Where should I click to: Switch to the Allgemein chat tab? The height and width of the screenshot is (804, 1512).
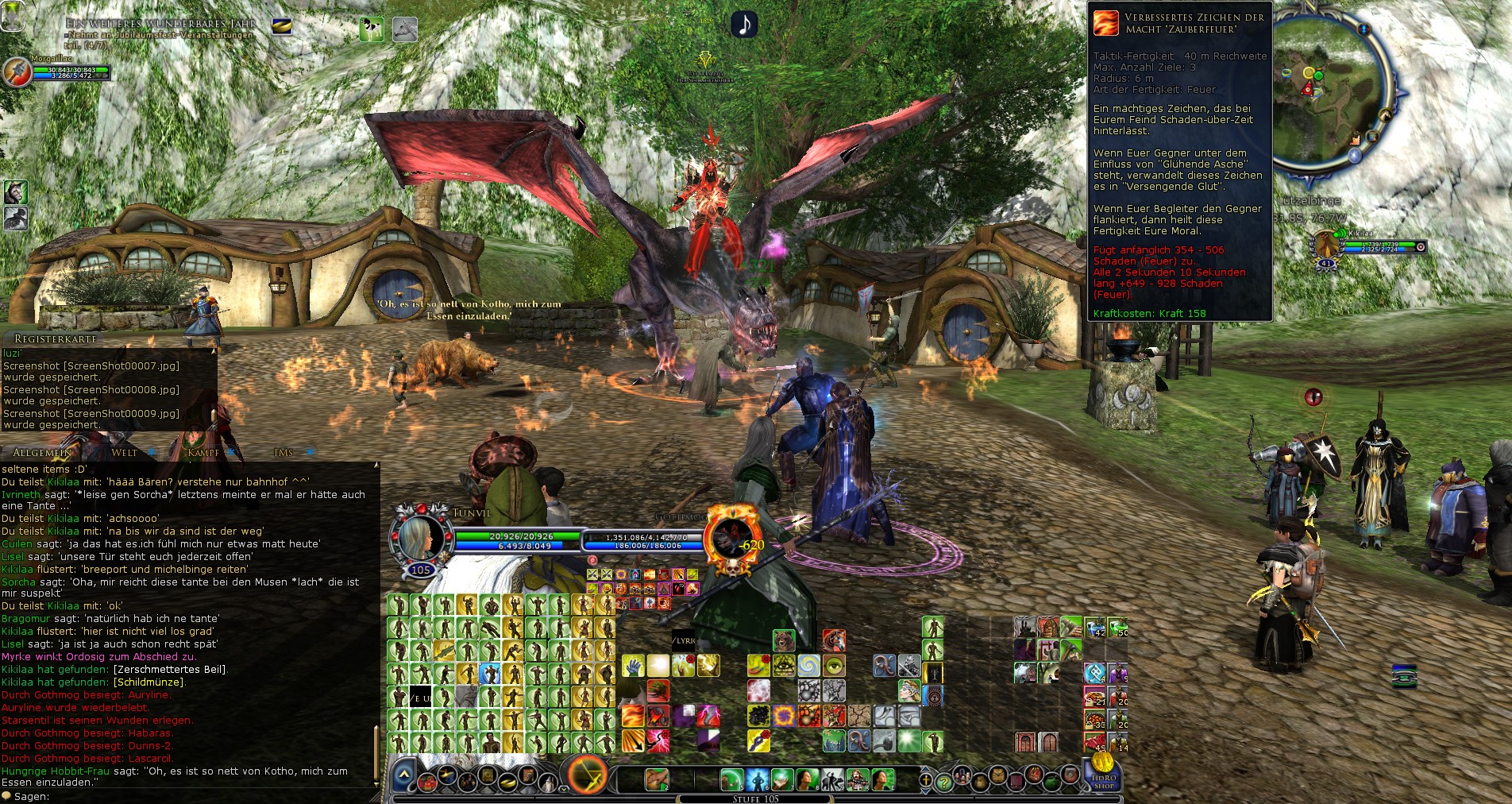pyautogui.click(x=42, y=453)
